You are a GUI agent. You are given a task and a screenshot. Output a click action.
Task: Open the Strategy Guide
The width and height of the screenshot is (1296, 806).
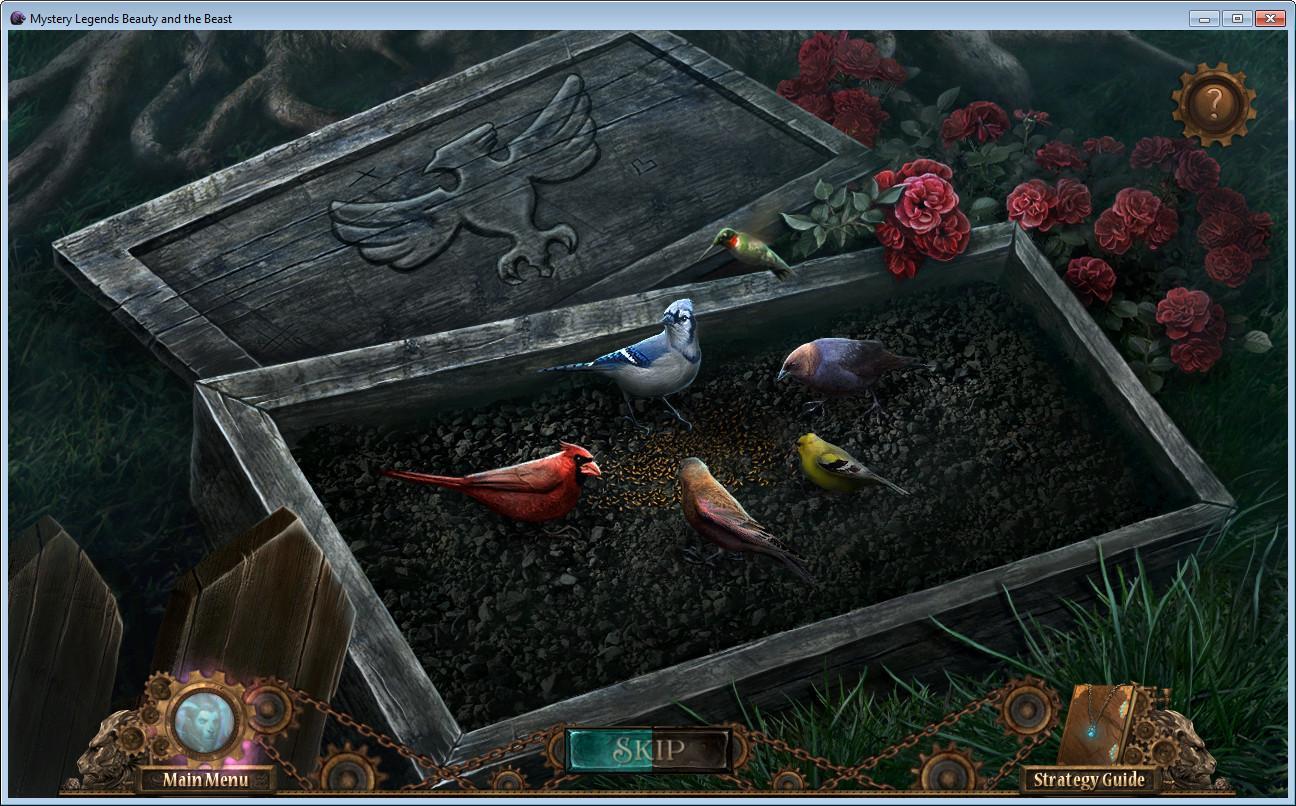click(1090, 778)
